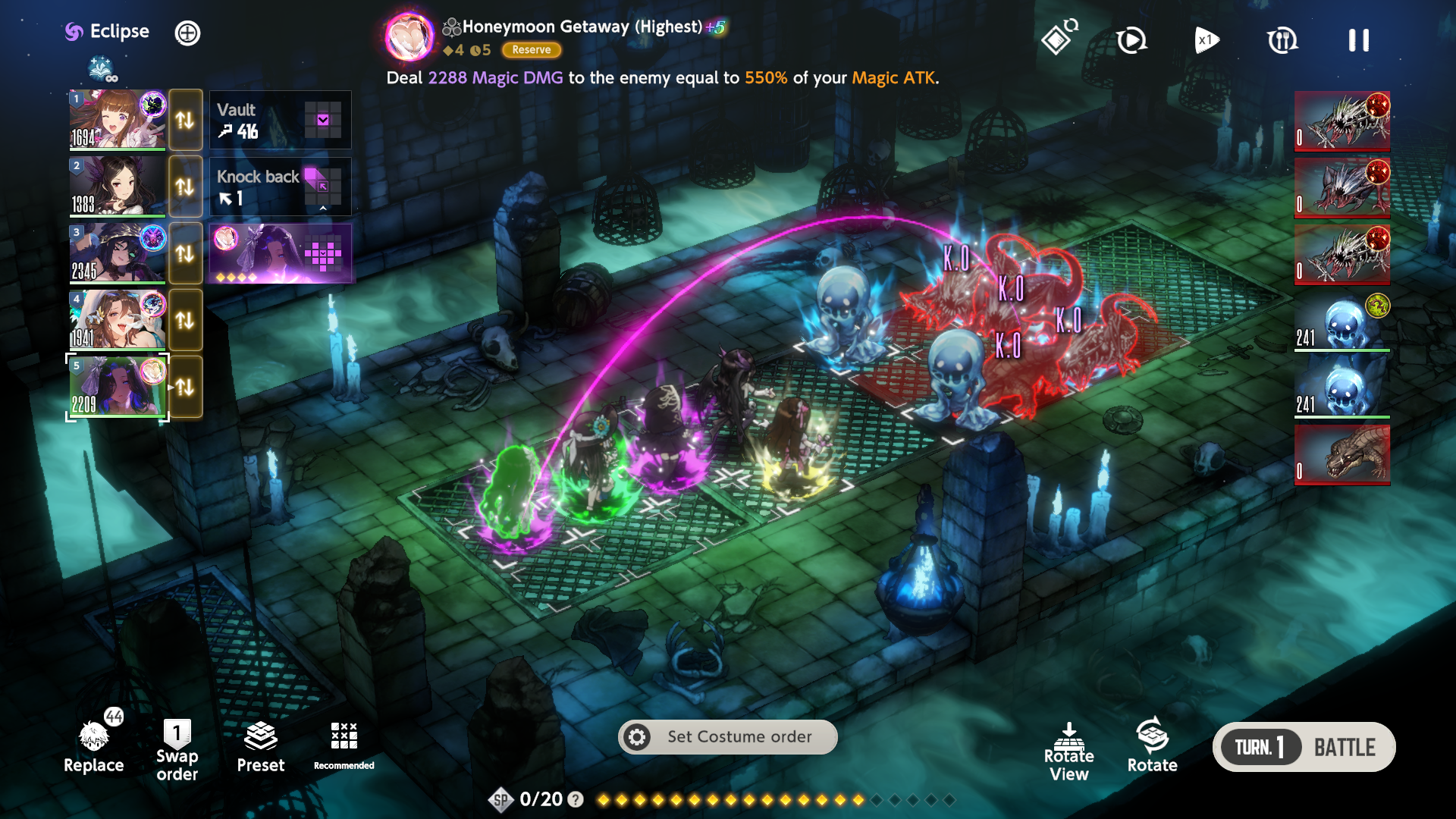Select the first character portrait with 1694 HP
This screenshot has height=819, width=1456.
click(x=118, y=120)
